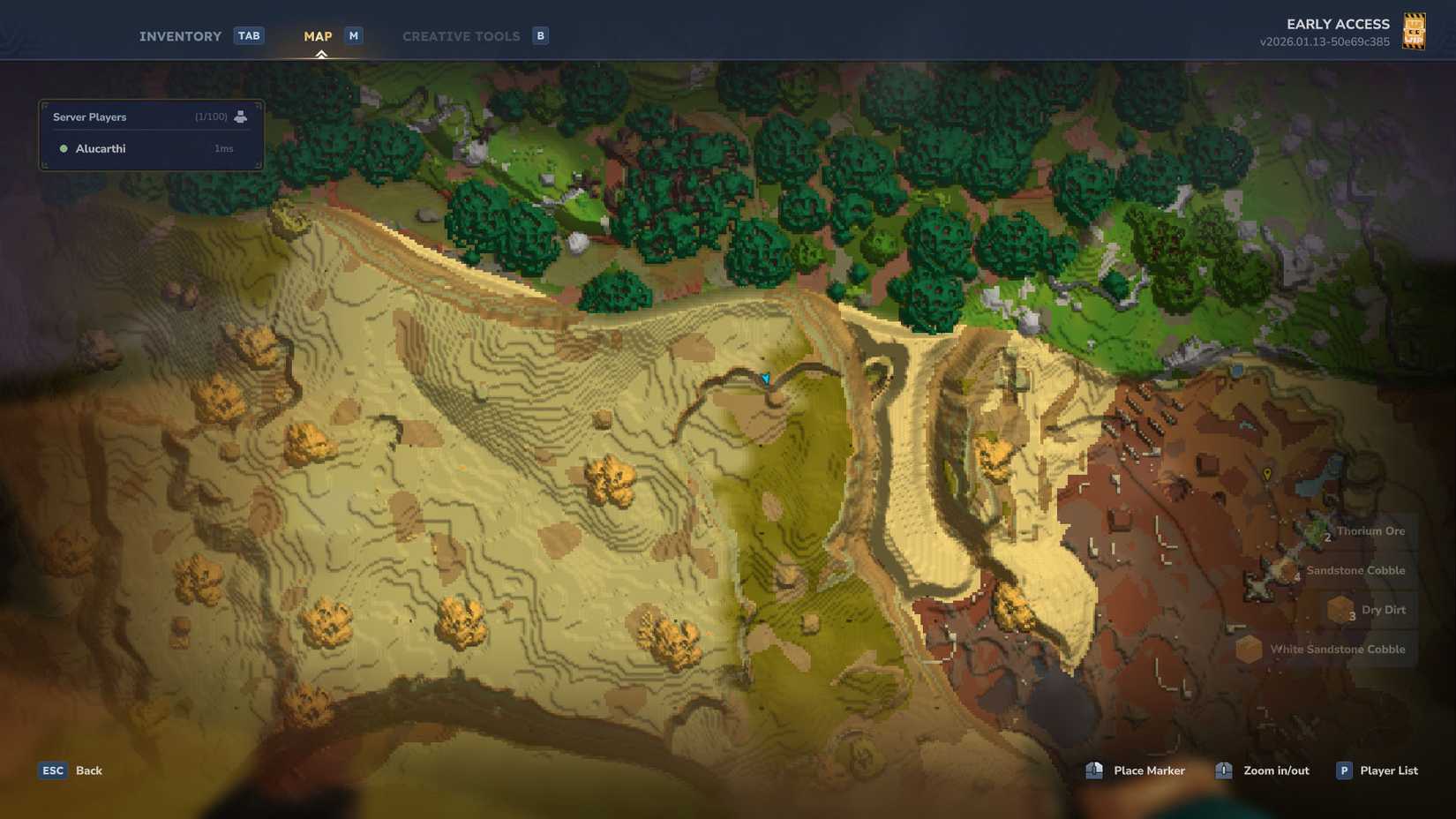Click the M key badge beside Map
This screenshot has height=819, width=1456.
(x=353, y=35)
